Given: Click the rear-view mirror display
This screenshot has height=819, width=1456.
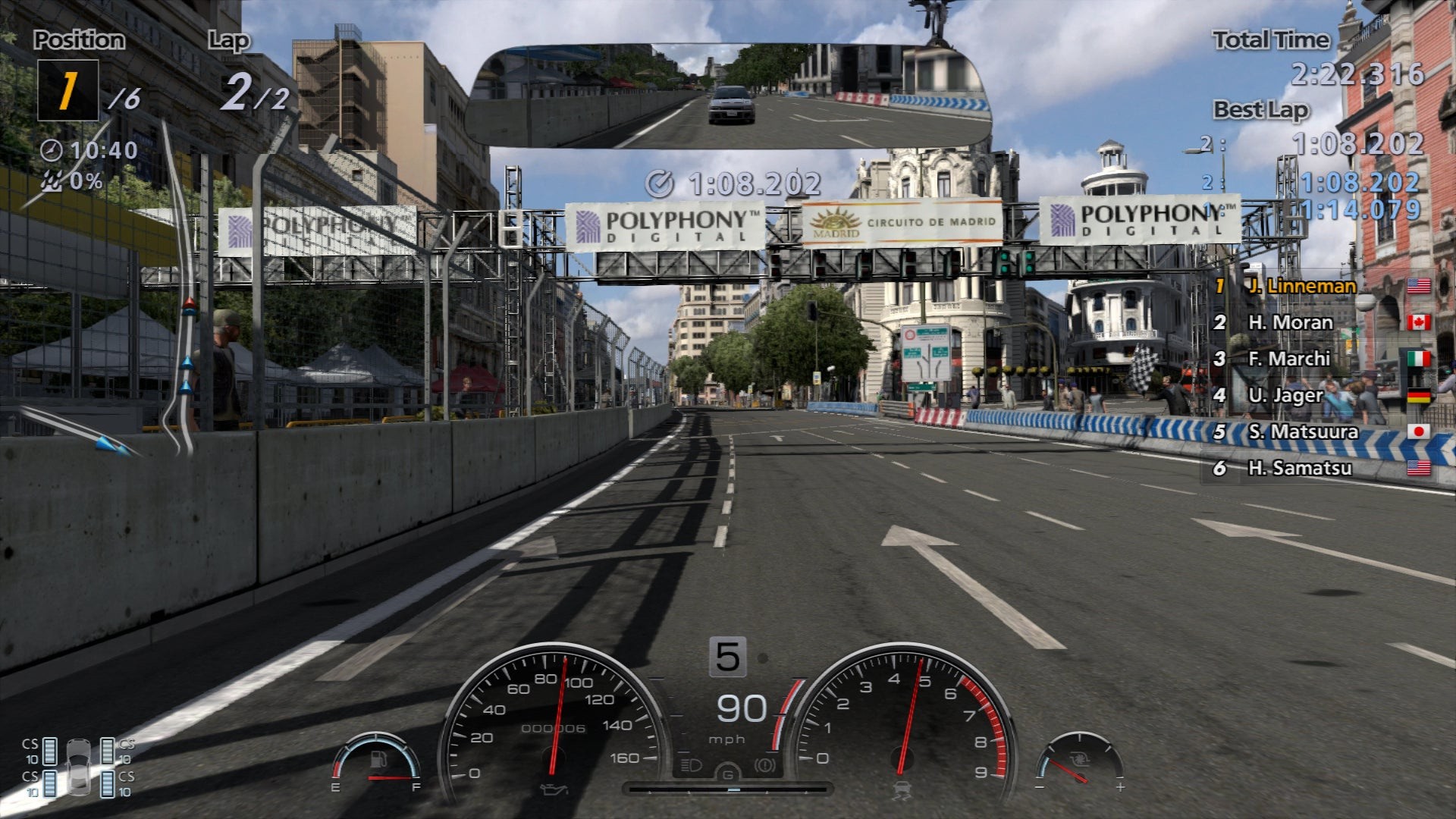Looking at the screenshot, I should point(728,95).
